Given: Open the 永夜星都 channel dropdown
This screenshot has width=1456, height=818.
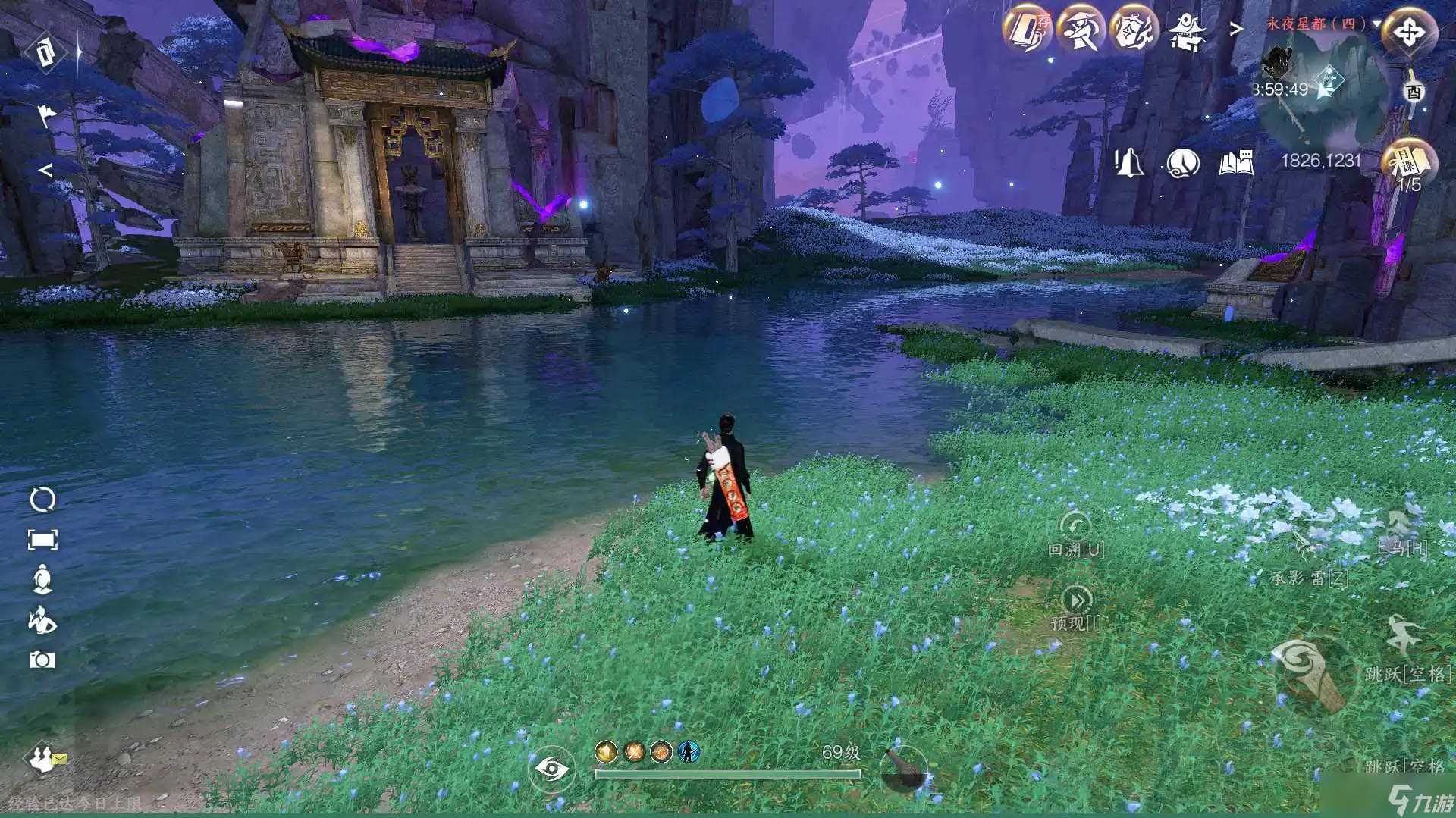Looking at the screenshot, I should (1376, 24).
